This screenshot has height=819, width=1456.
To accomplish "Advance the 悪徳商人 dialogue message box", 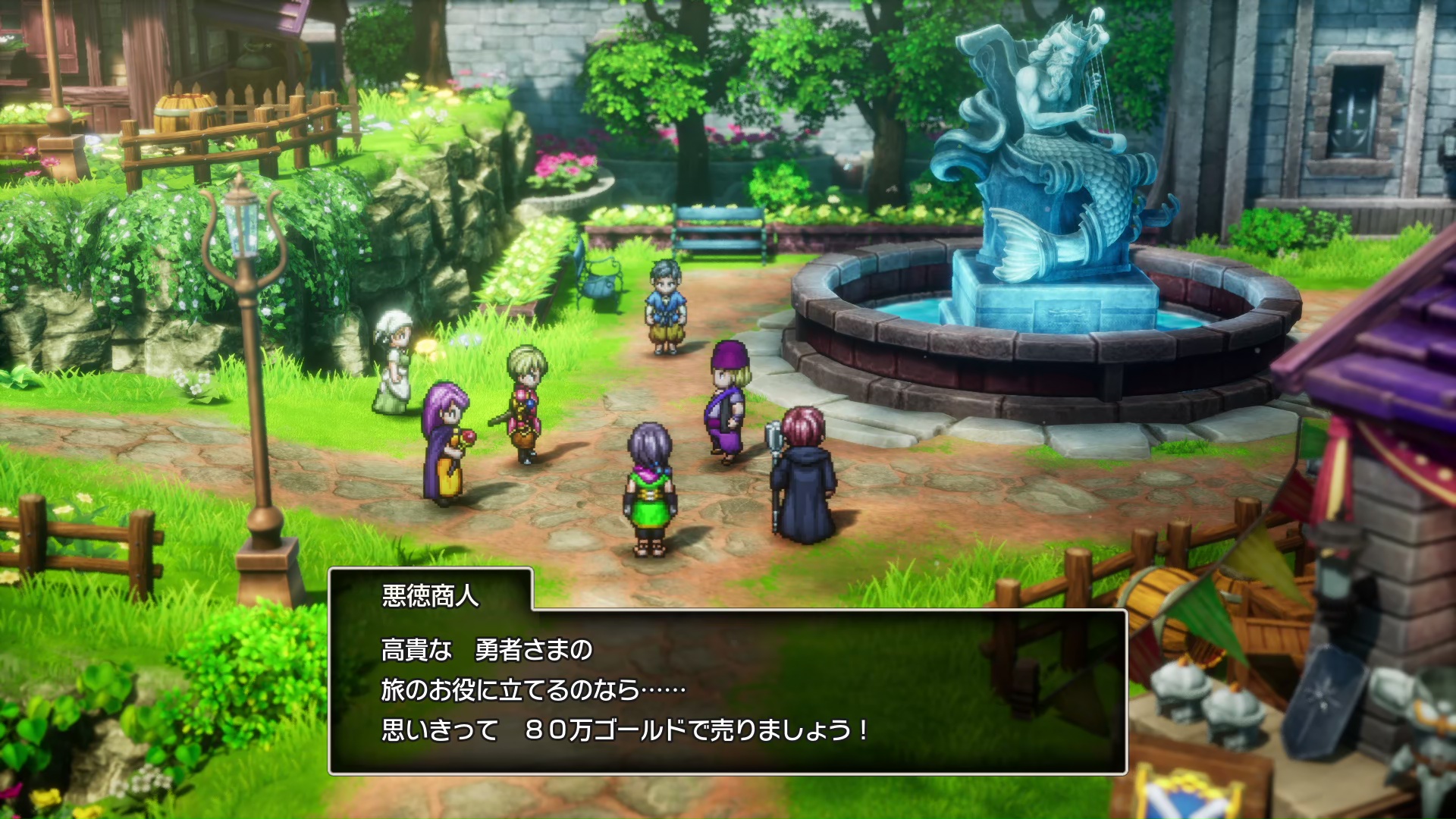I will 726,690.
